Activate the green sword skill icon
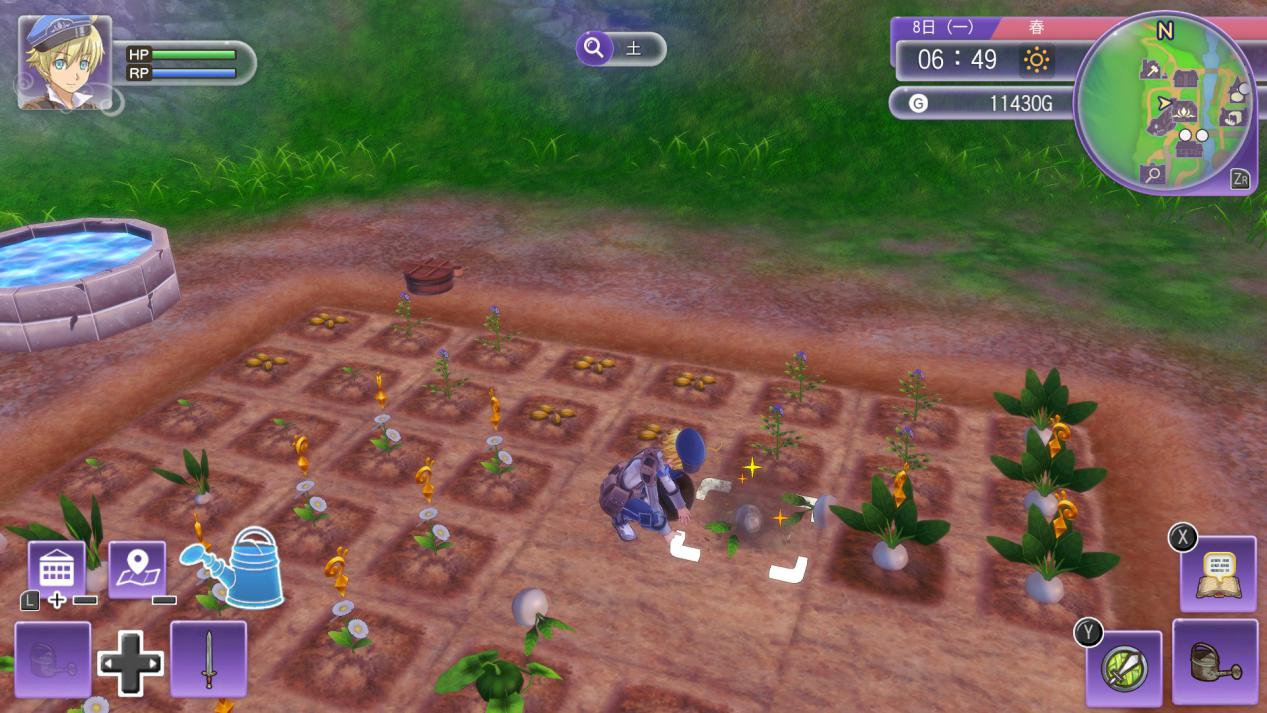The width and height of the screenshot is (1267, 713). 1123,667
